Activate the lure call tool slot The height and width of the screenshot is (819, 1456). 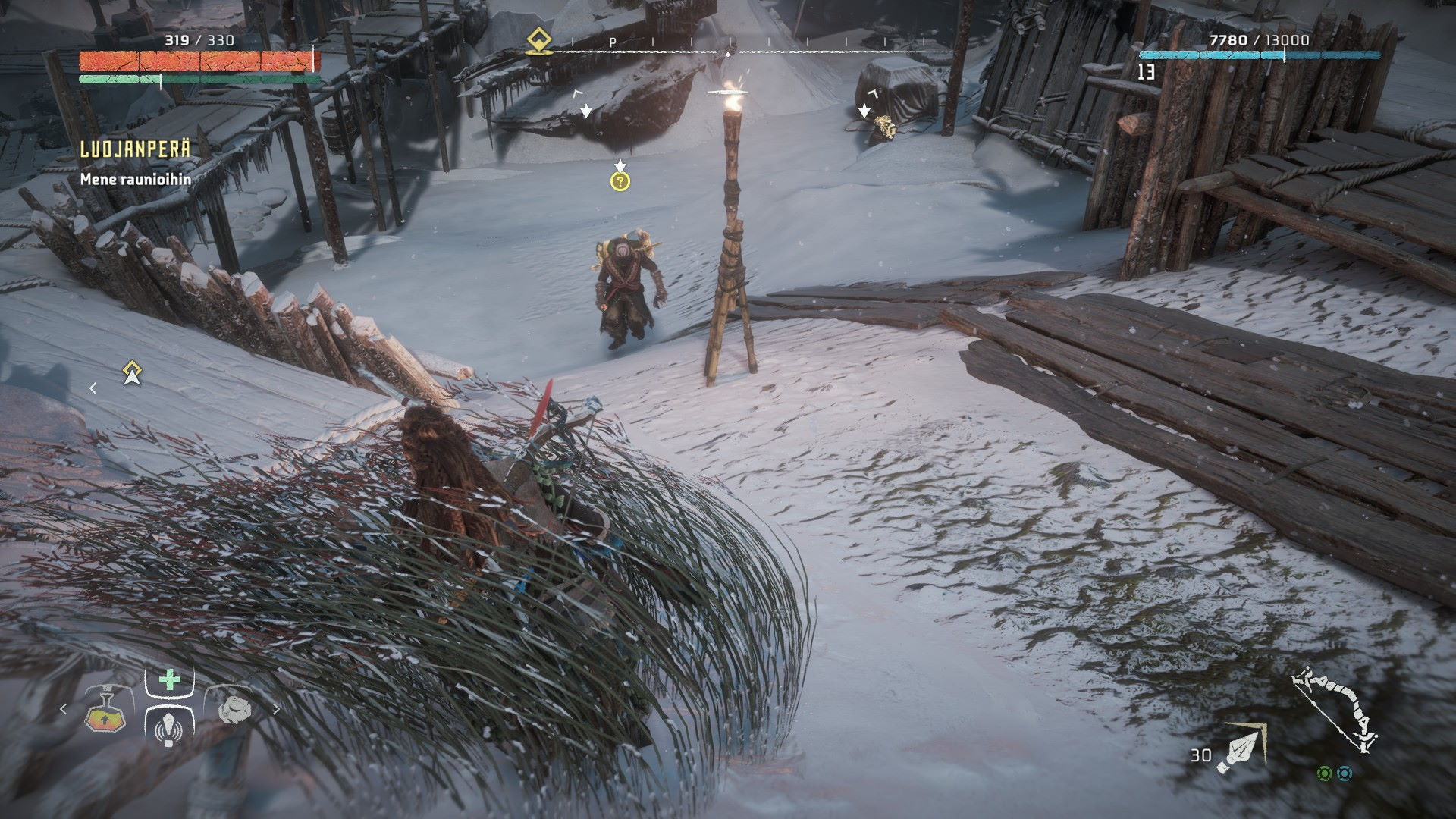[168, 726]
